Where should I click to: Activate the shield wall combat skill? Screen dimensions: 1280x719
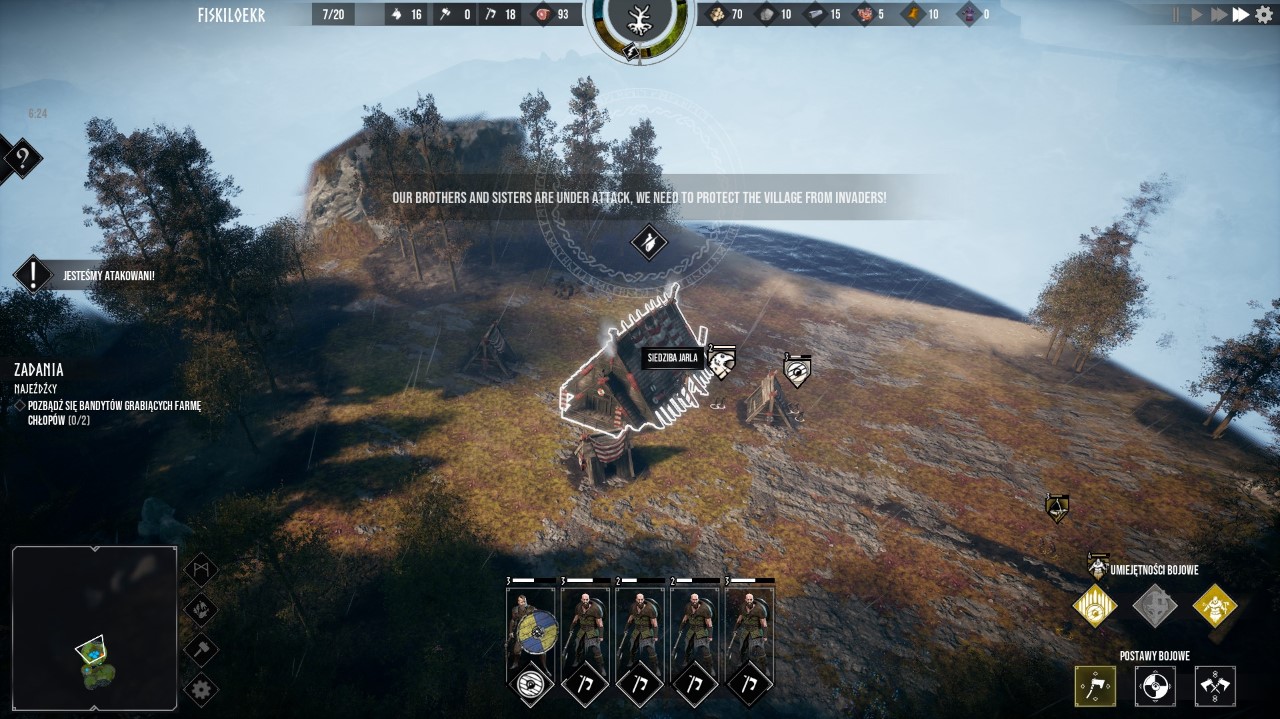(1094, 606)
